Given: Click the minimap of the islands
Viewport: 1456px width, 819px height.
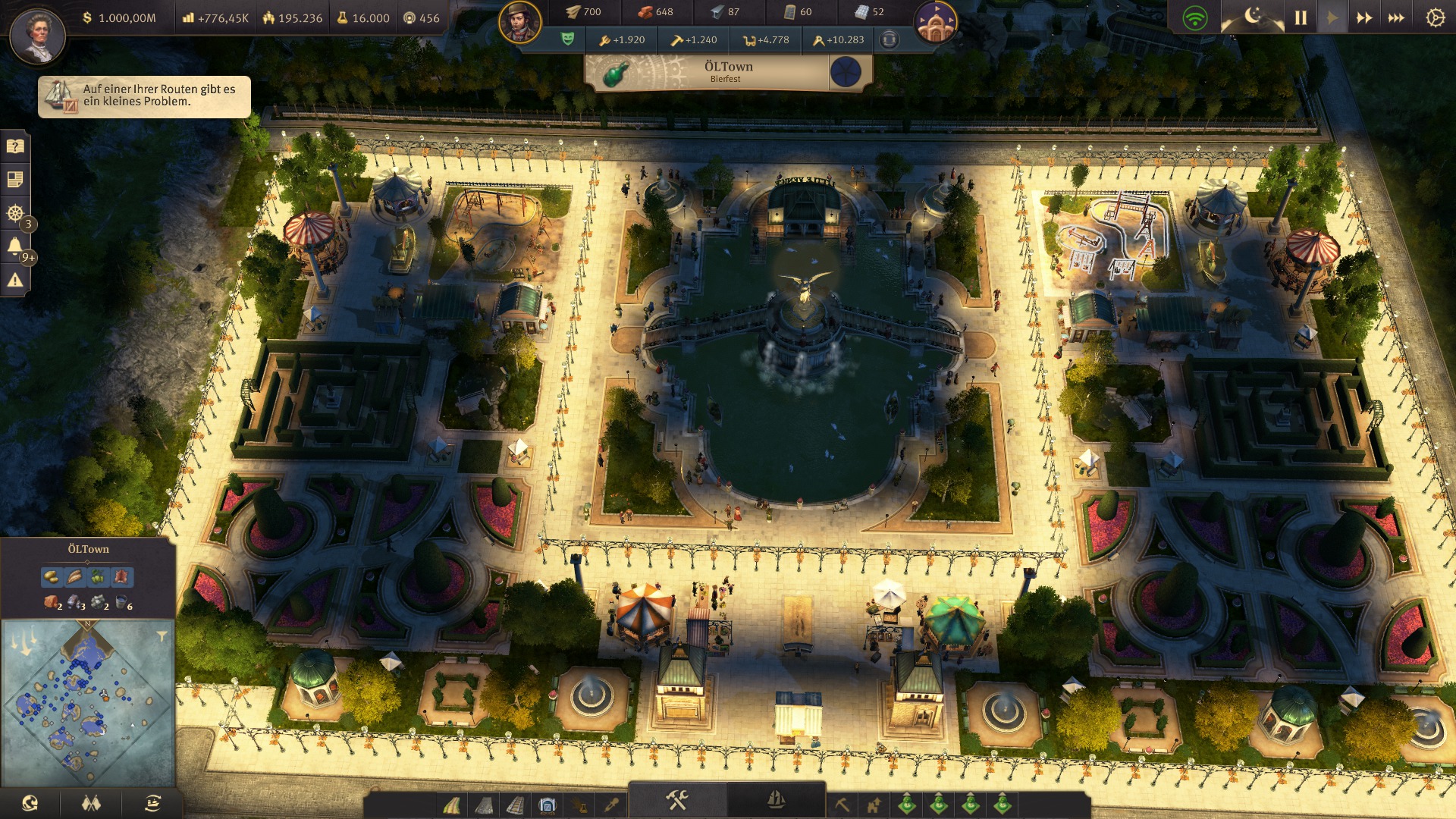Looking at the screenshot, I should pyautogui.click(x=88, y=702).
